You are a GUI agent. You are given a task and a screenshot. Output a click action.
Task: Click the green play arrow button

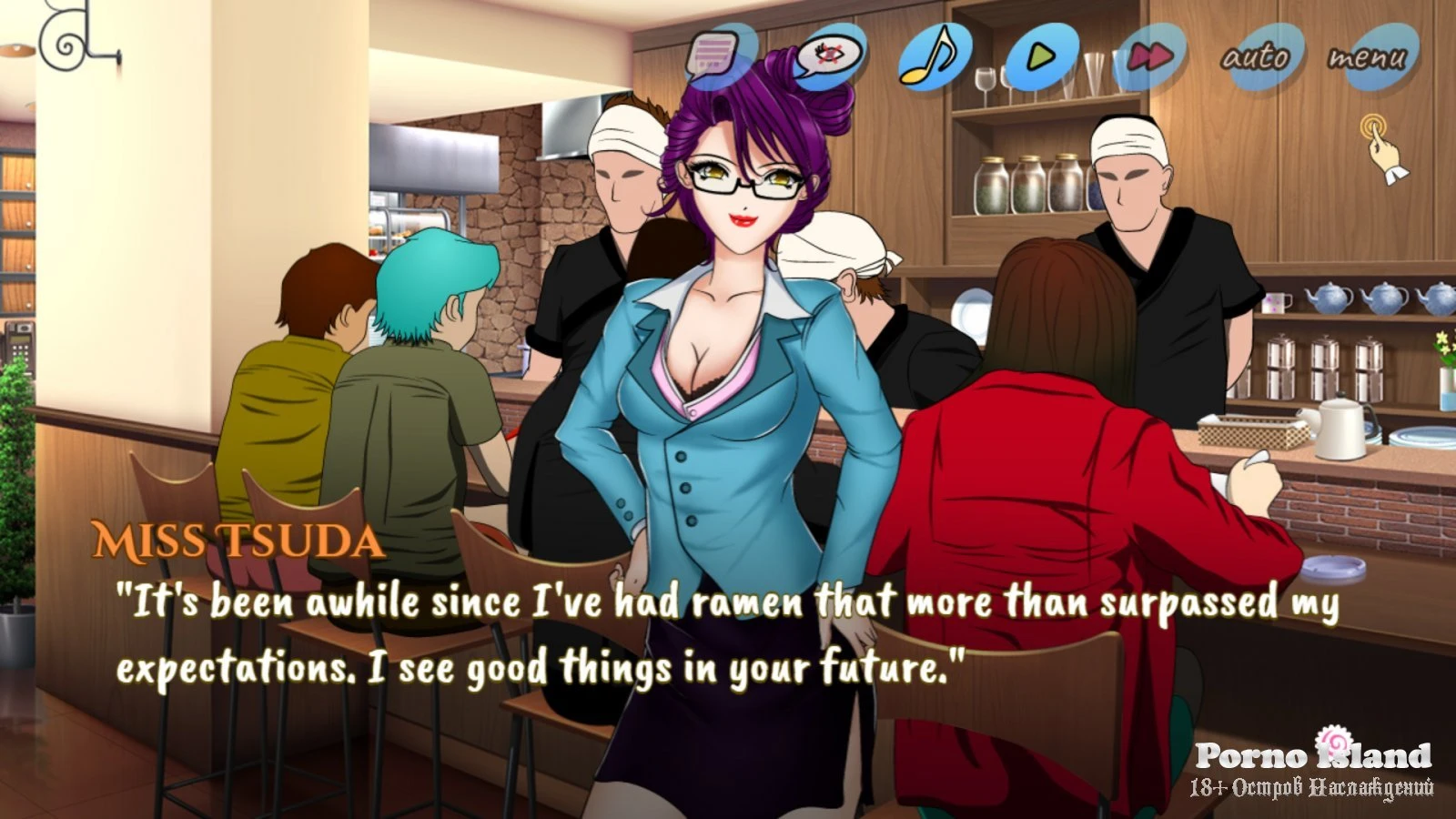point(1041,56)
